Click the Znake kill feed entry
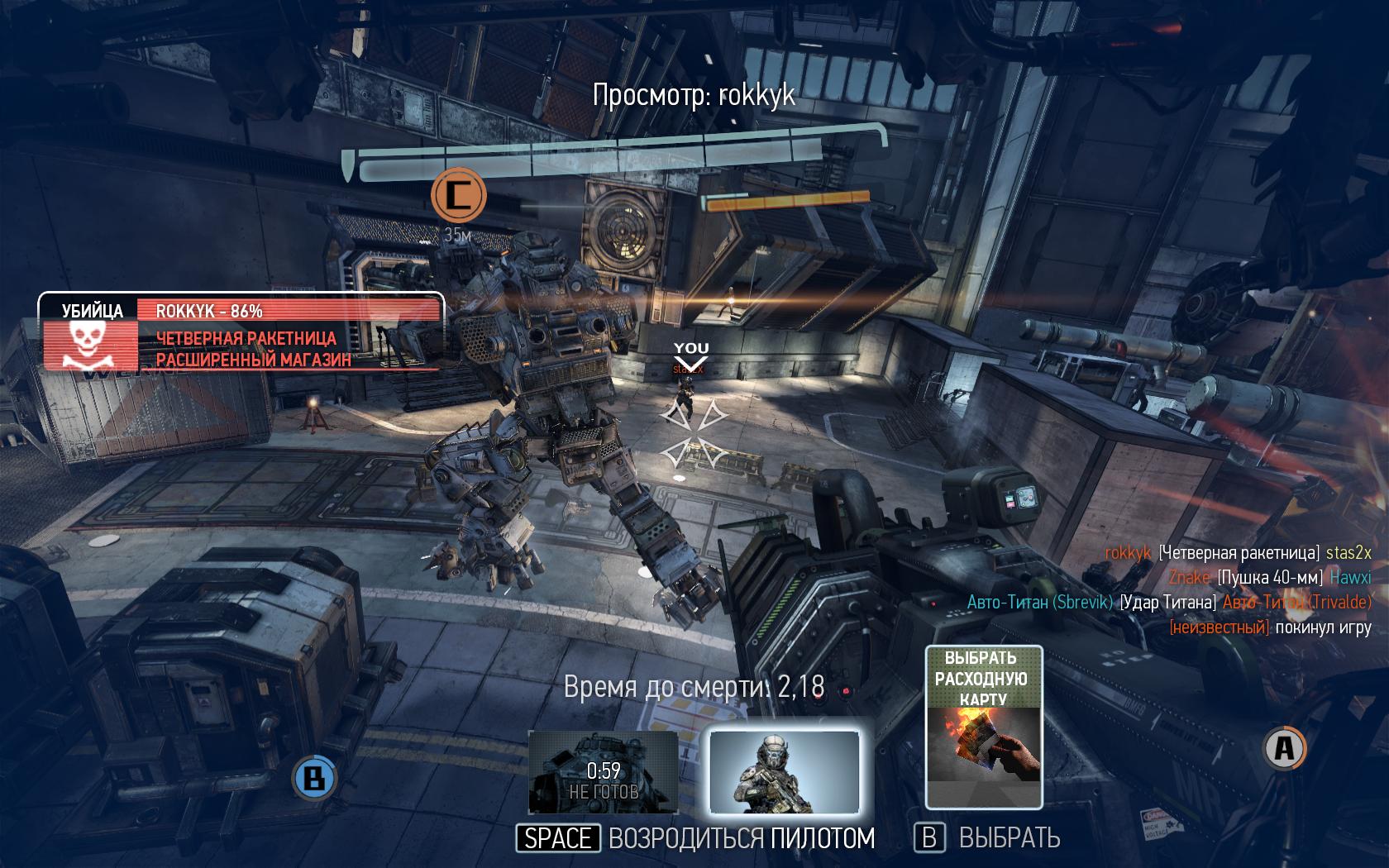1389x868 pixels. (1269, 577)
